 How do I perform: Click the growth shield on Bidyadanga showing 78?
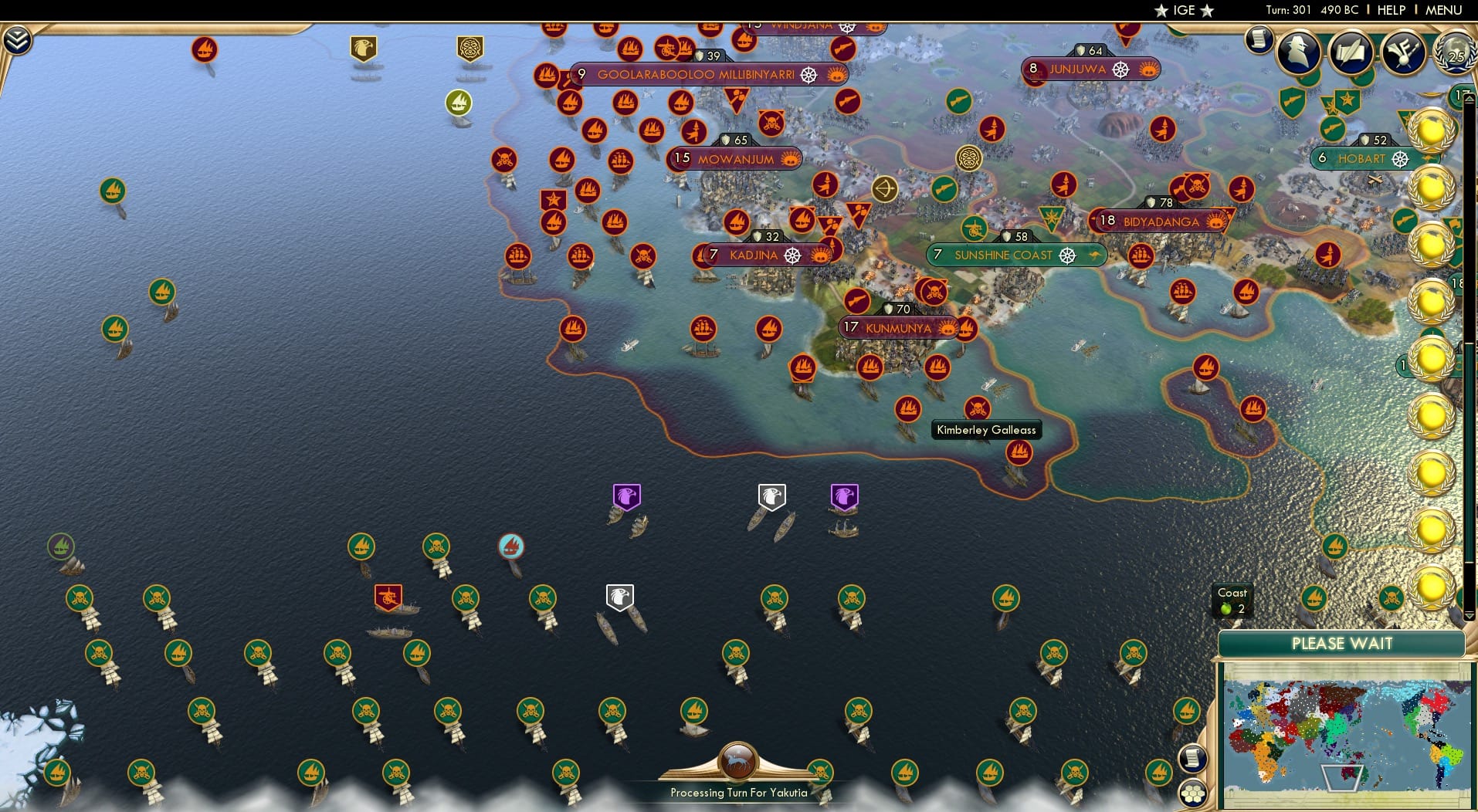[1158, 203]
